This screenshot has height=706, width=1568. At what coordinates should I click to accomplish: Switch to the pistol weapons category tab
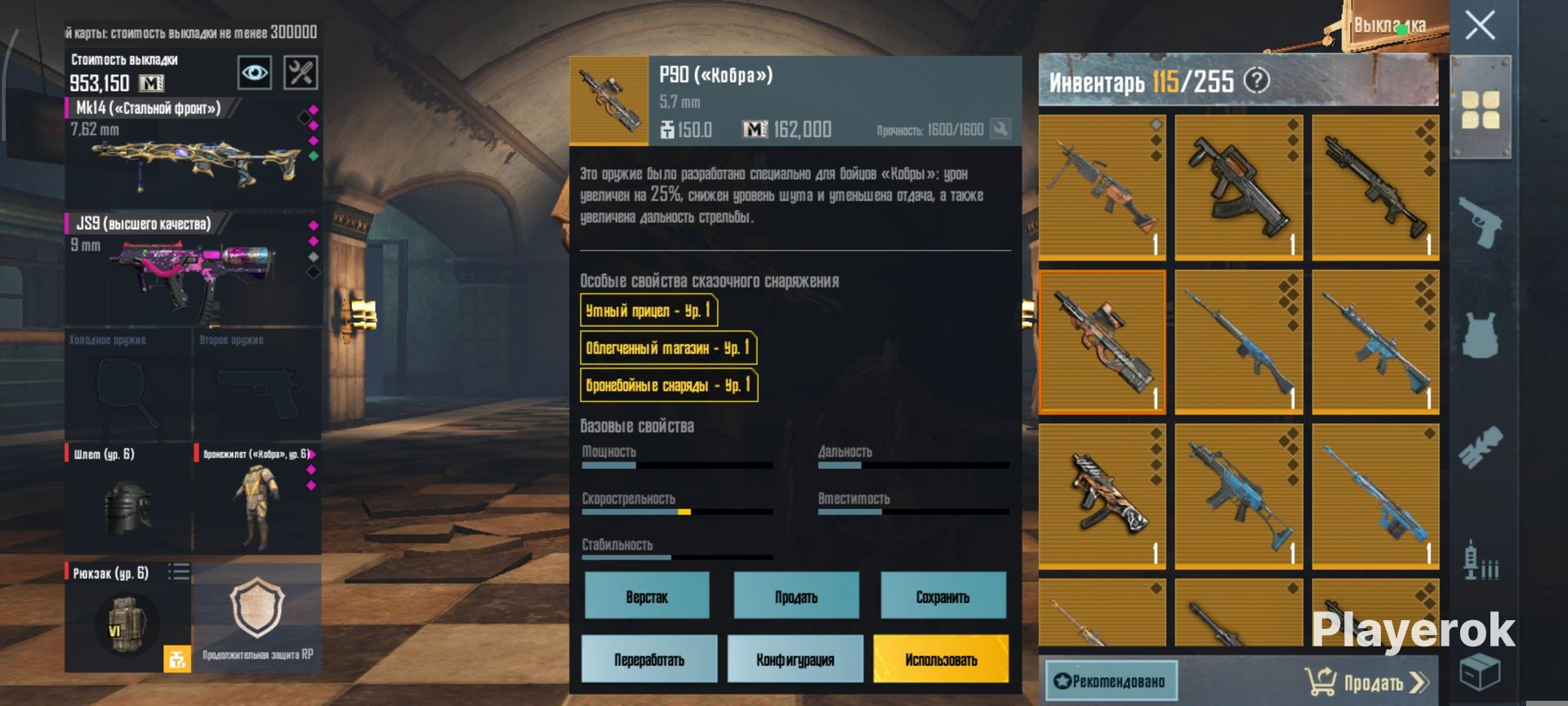[1481, 221]
